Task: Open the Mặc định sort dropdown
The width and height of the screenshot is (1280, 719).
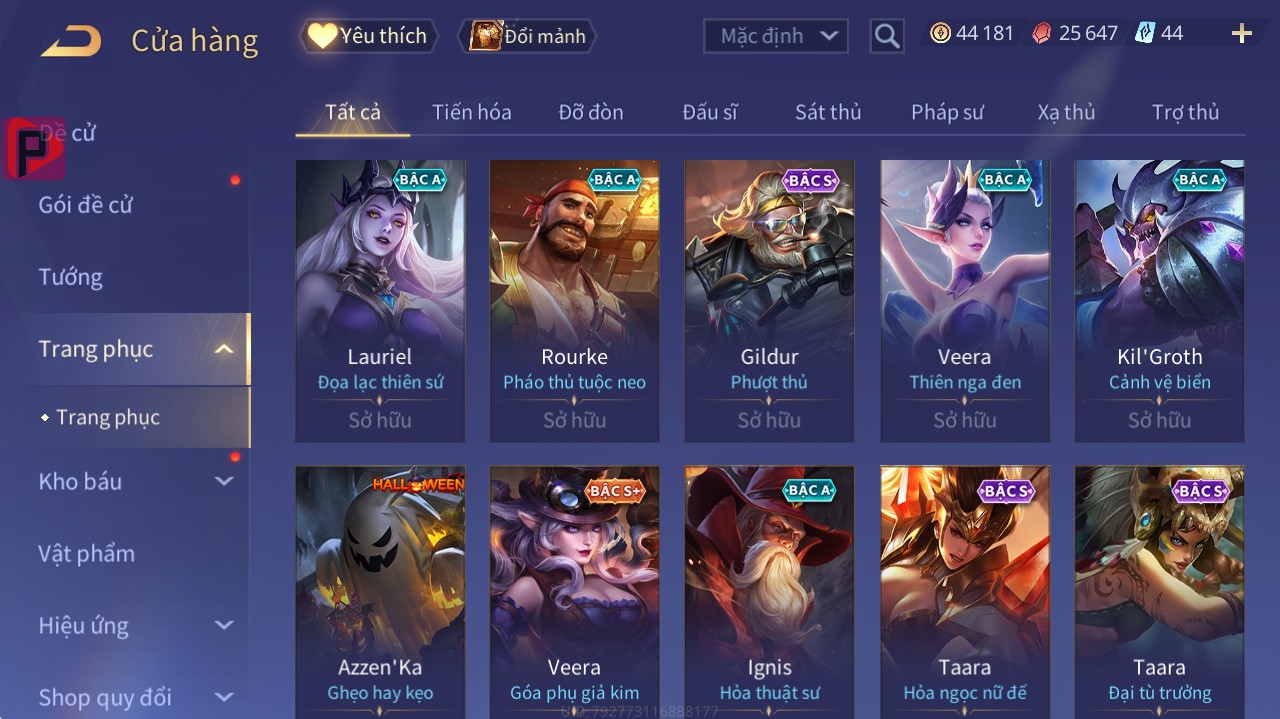Action: (776, 36)
